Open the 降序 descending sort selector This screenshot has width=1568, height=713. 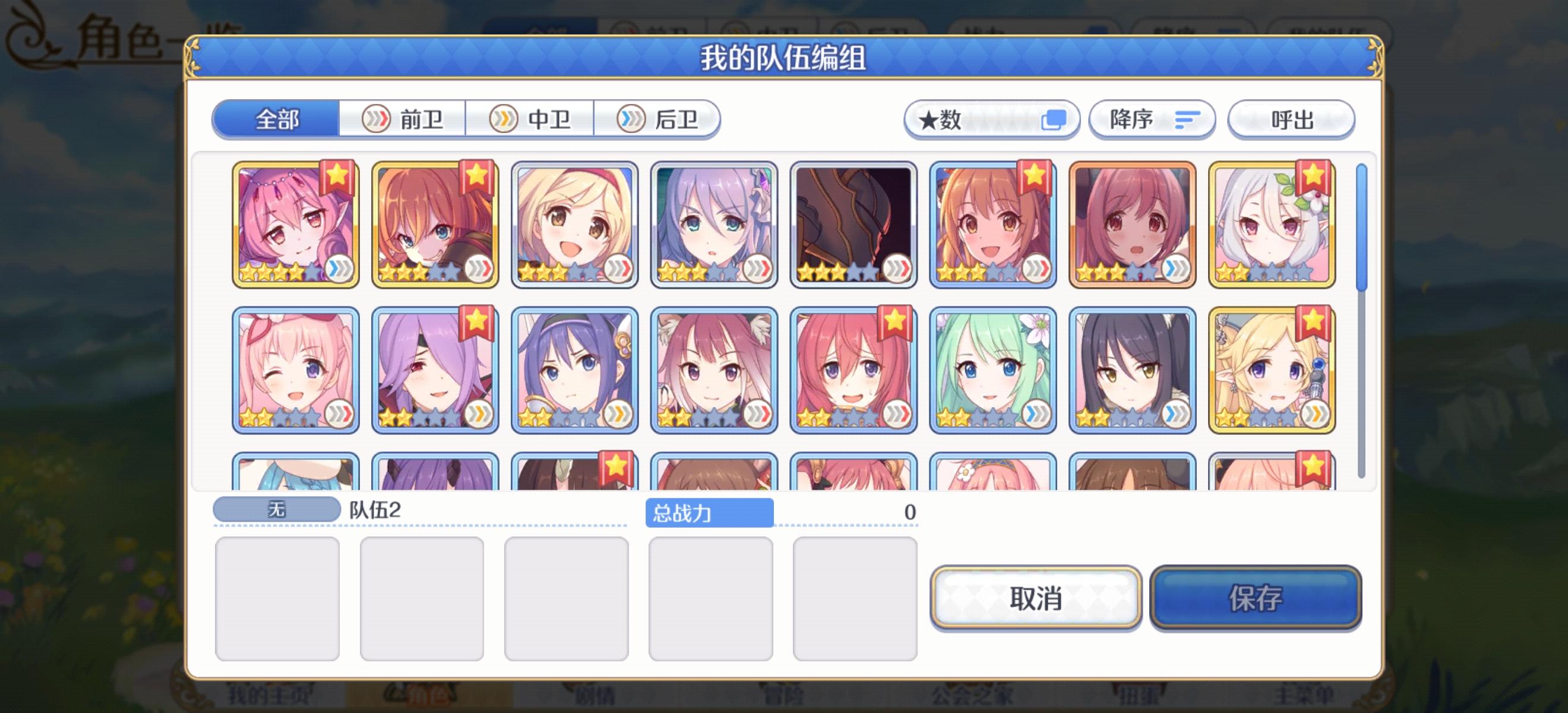point(1152,120)
